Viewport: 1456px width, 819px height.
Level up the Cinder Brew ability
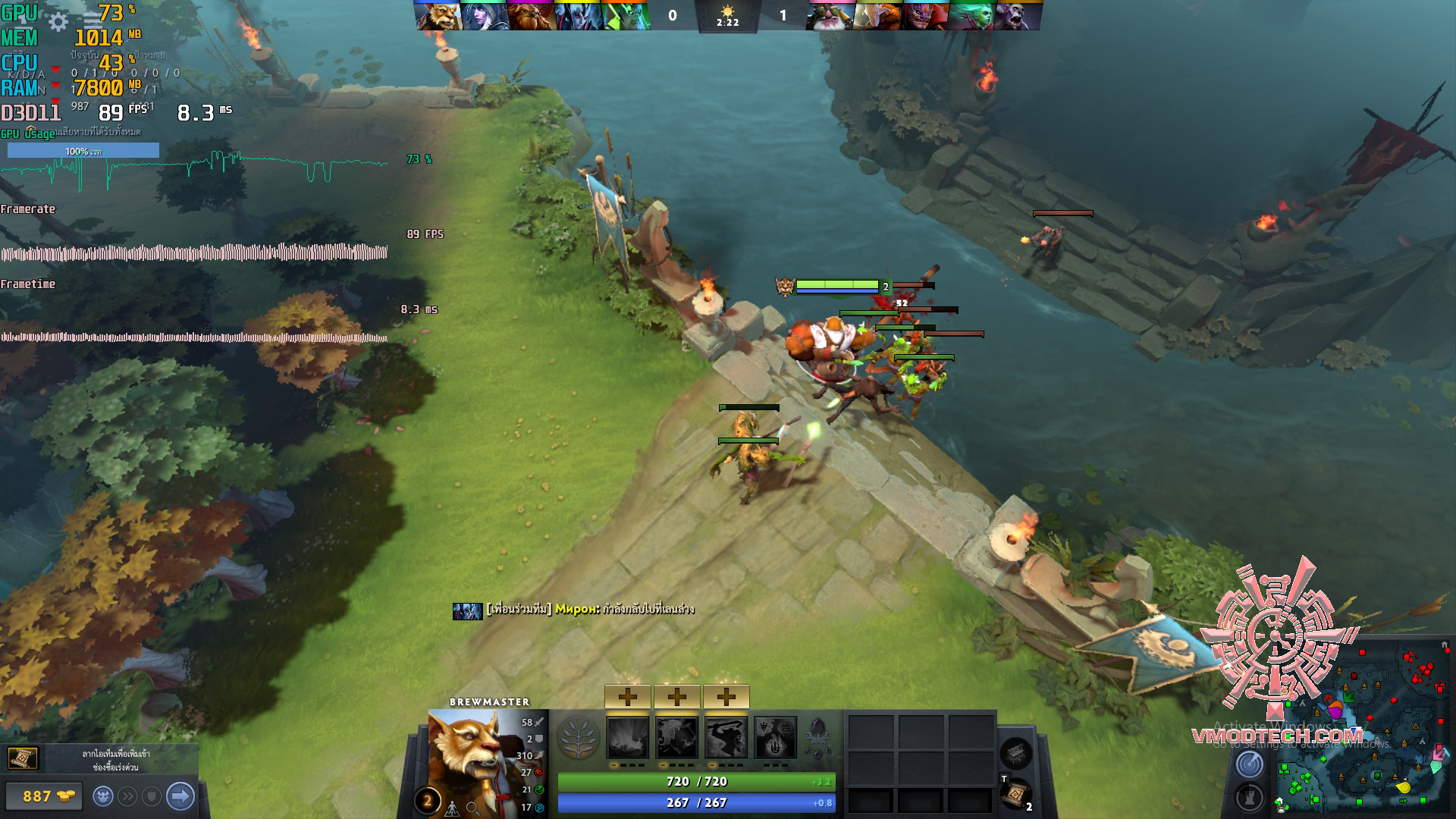[676, 696]
